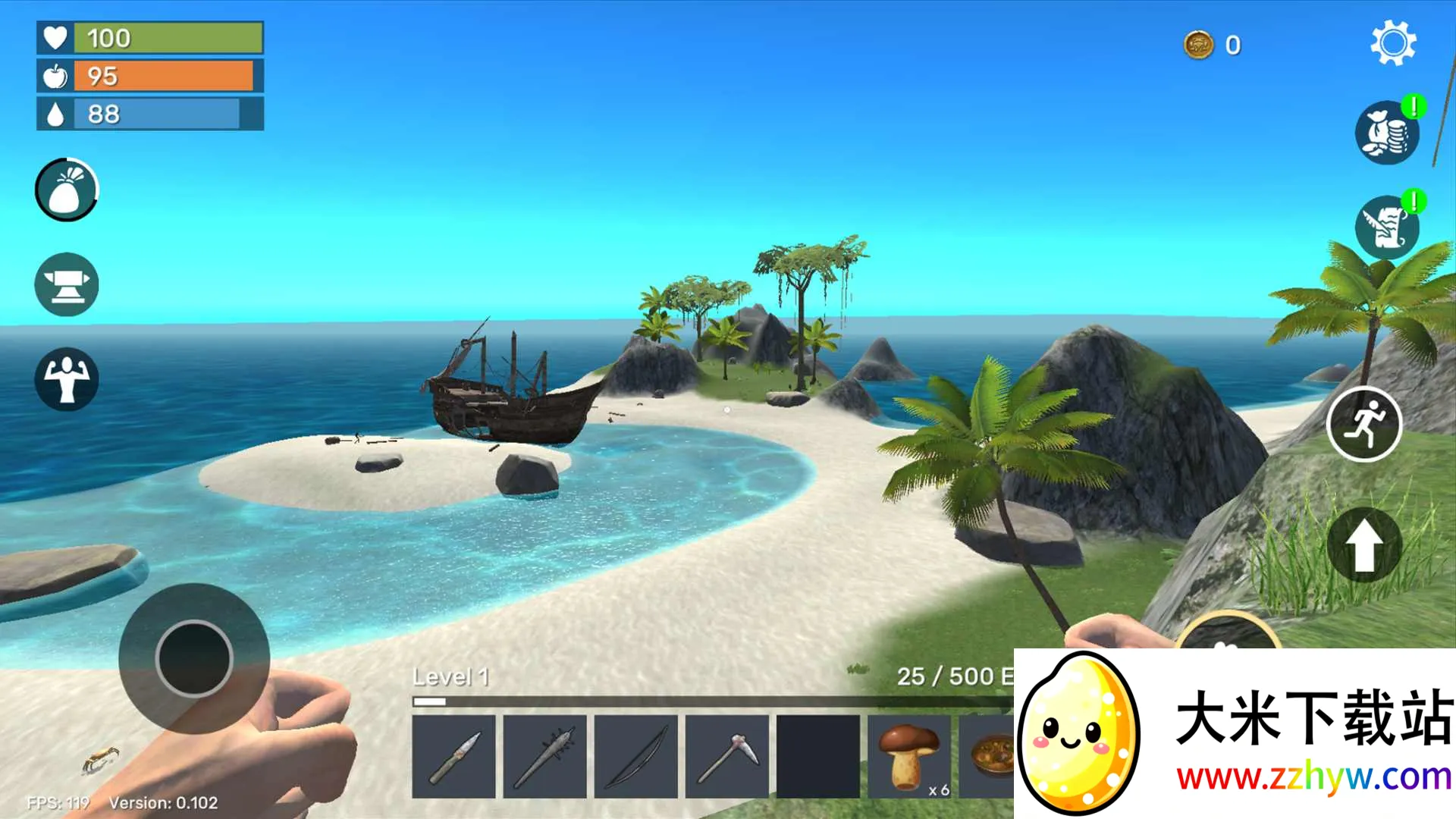1456x819 pixels.
Task: Open the anvil crafting menu
Action: [x=67, y=284]
